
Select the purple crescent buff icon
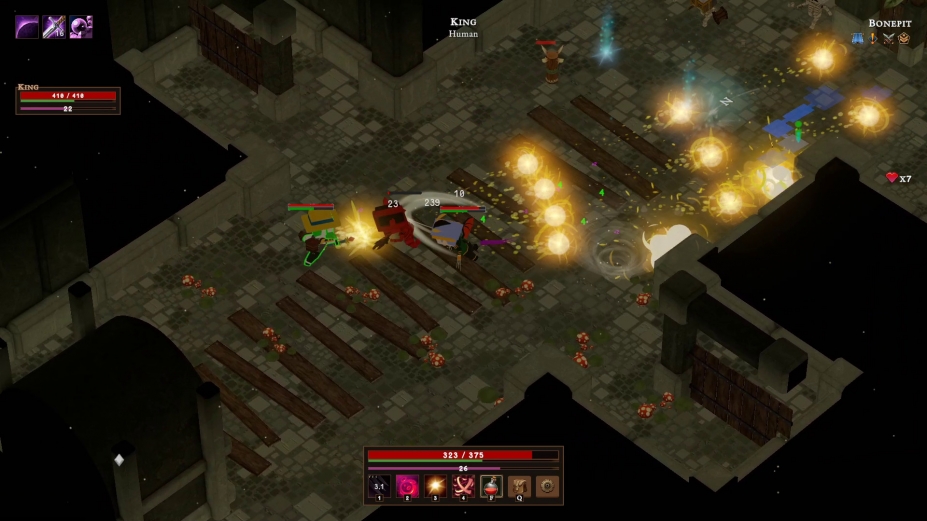pyautogui.click(x=27, y=27)
